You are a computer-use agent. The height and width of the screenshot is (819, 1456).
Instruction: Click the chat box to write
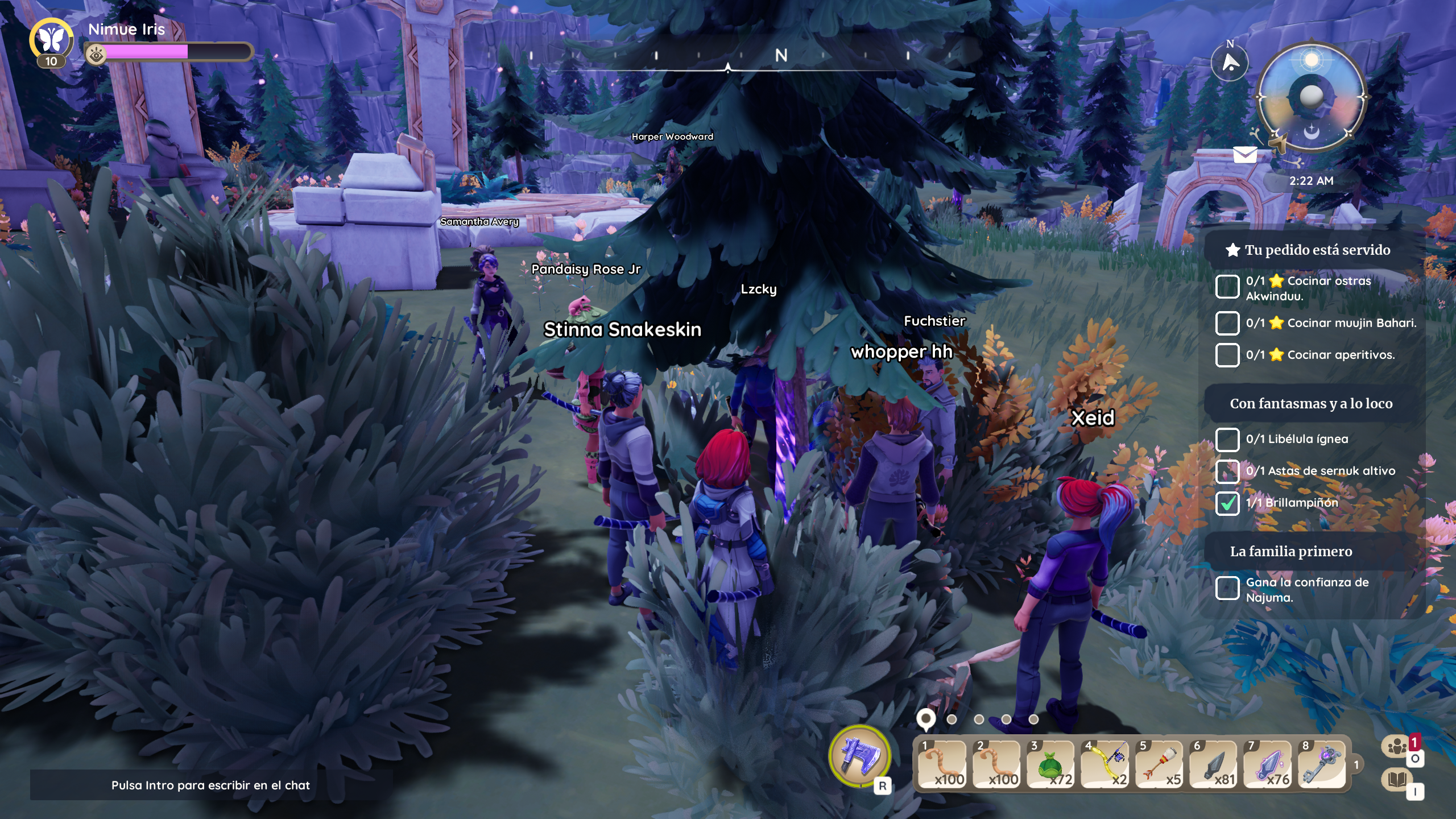(x=210, y=785)
